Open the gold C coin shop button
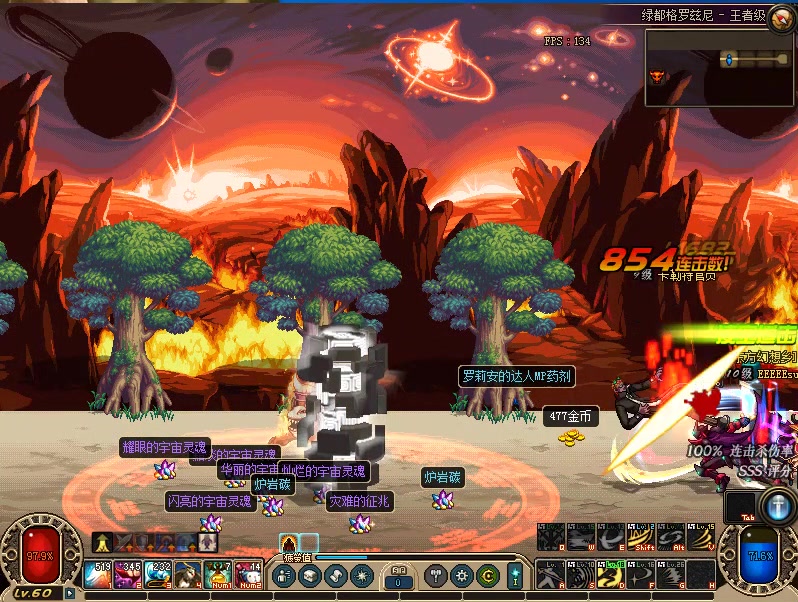This screenshot has height=602, width=798. coord(488,576)
